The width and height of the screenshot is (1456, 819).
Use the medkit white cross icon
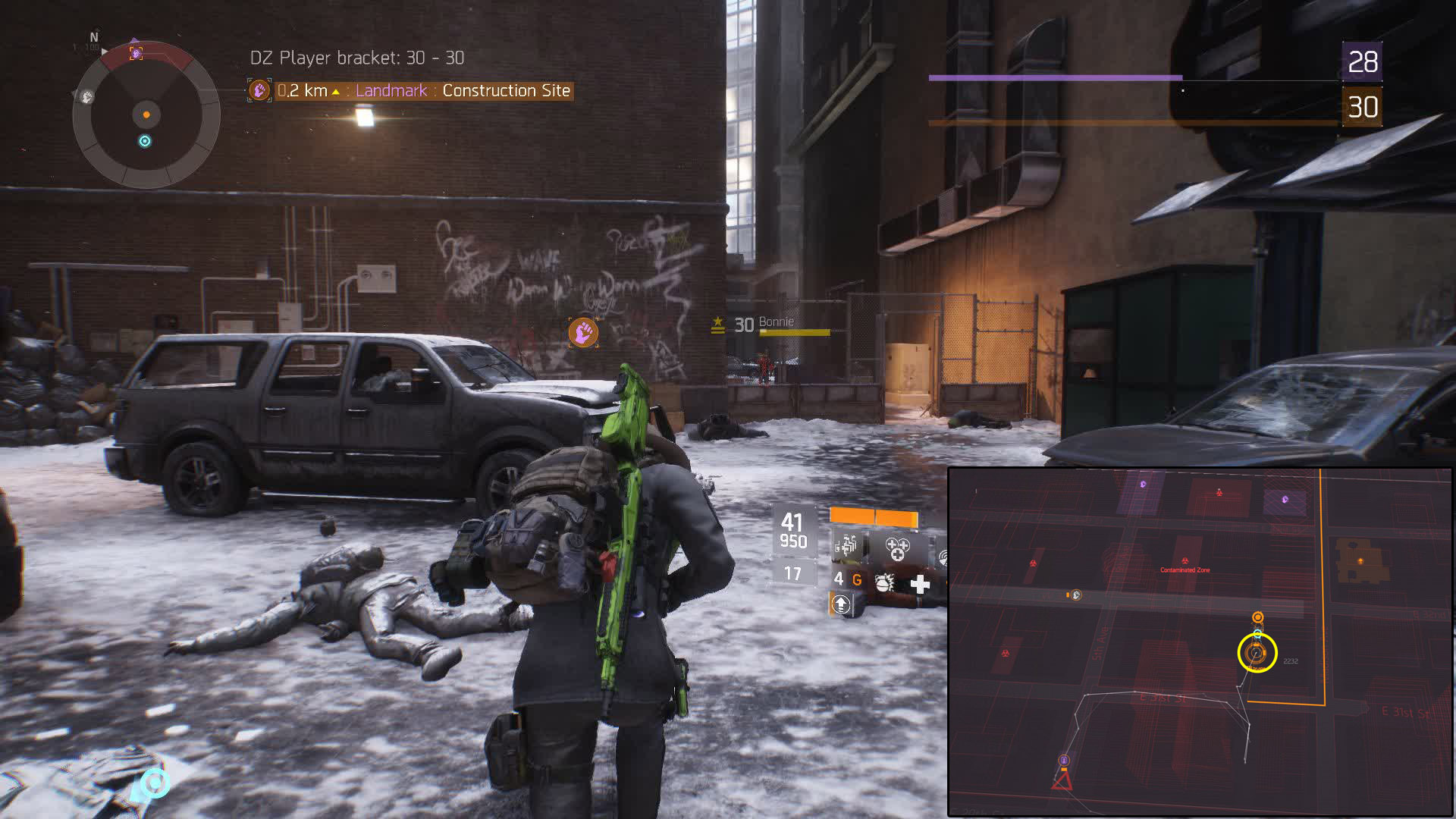(920, 584)
